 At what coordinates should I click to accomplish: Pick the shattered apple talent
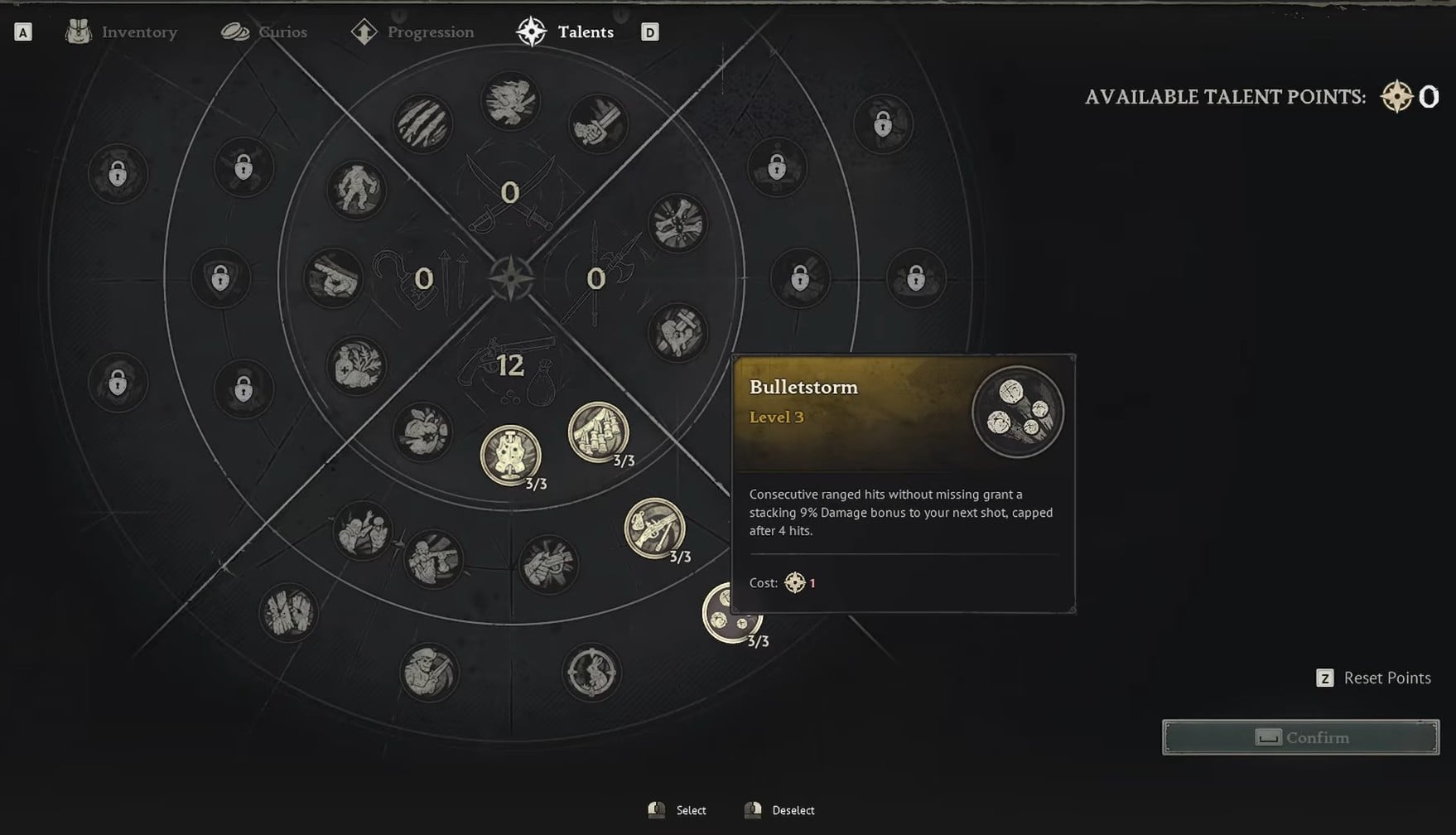point(422,432)
